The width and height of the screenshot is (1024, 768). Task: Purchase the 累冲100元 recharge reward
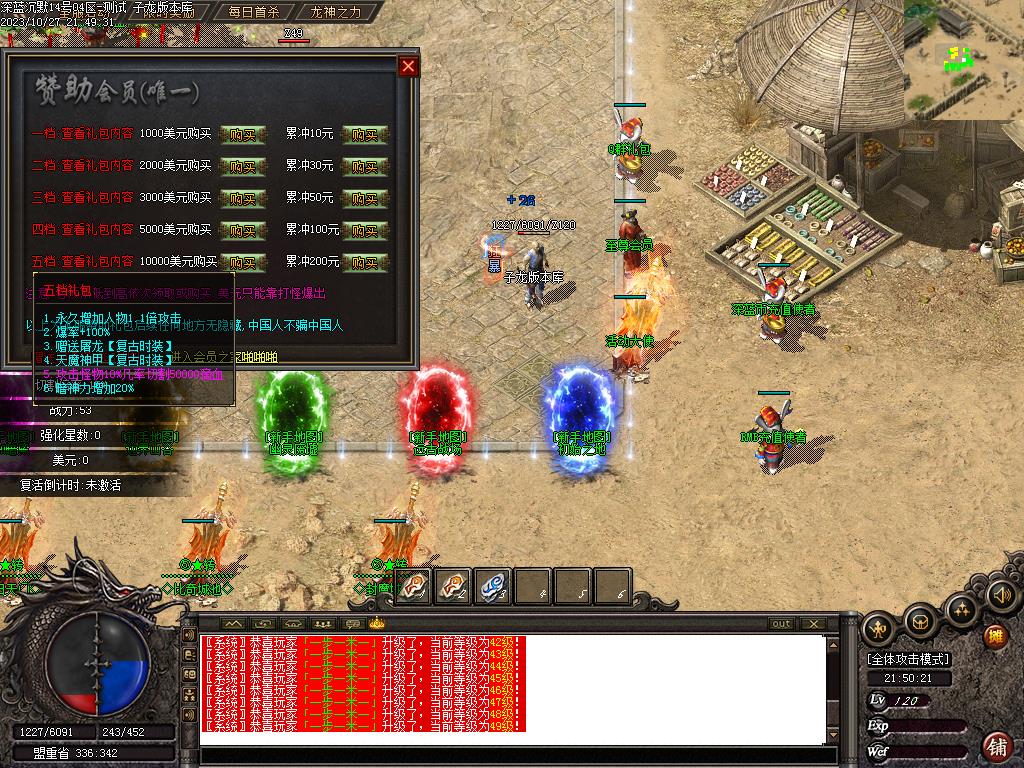coord(365,230)
